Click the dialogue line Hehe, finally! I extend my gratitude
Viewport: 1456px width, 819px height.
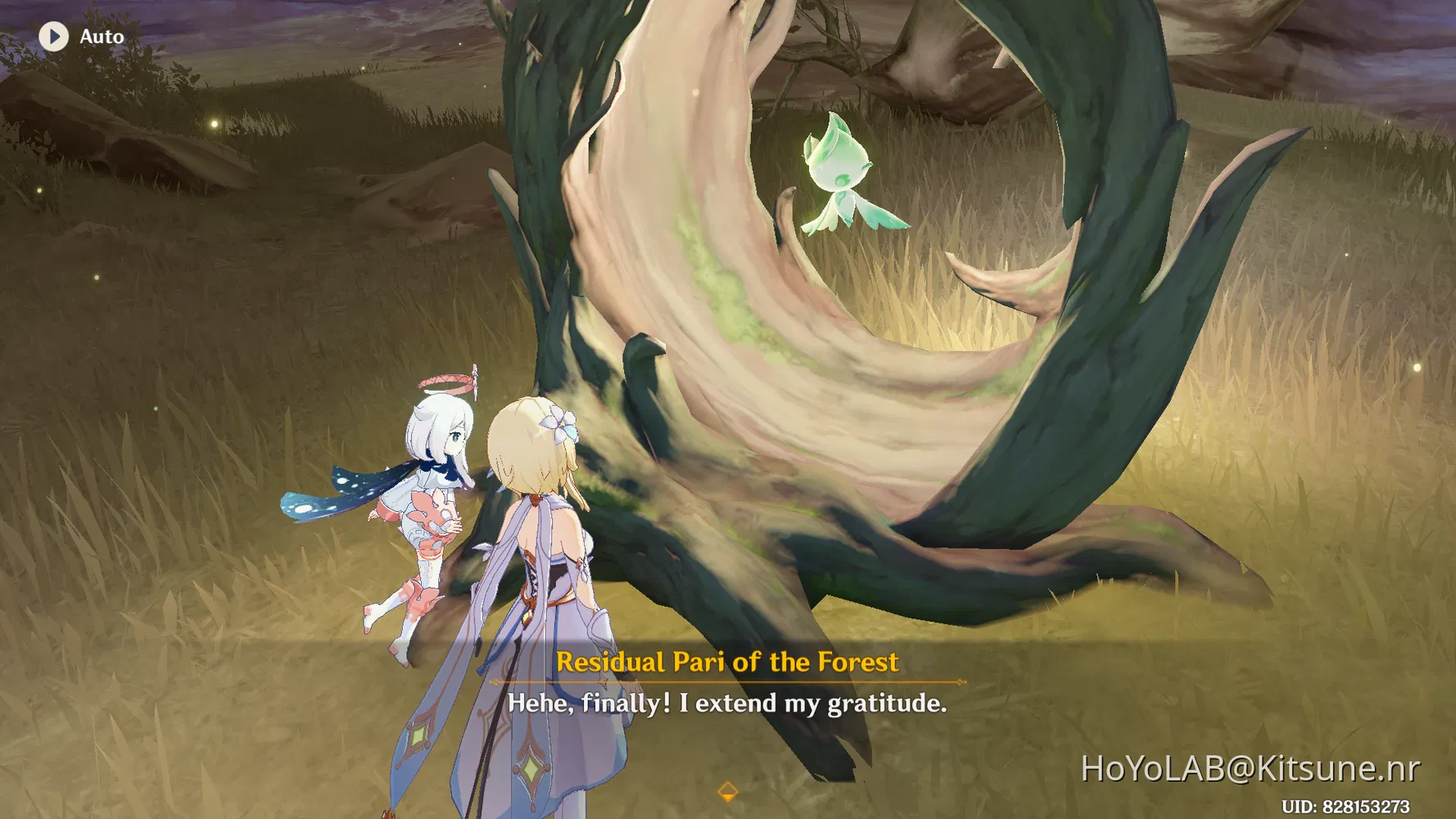pos(727,703)
